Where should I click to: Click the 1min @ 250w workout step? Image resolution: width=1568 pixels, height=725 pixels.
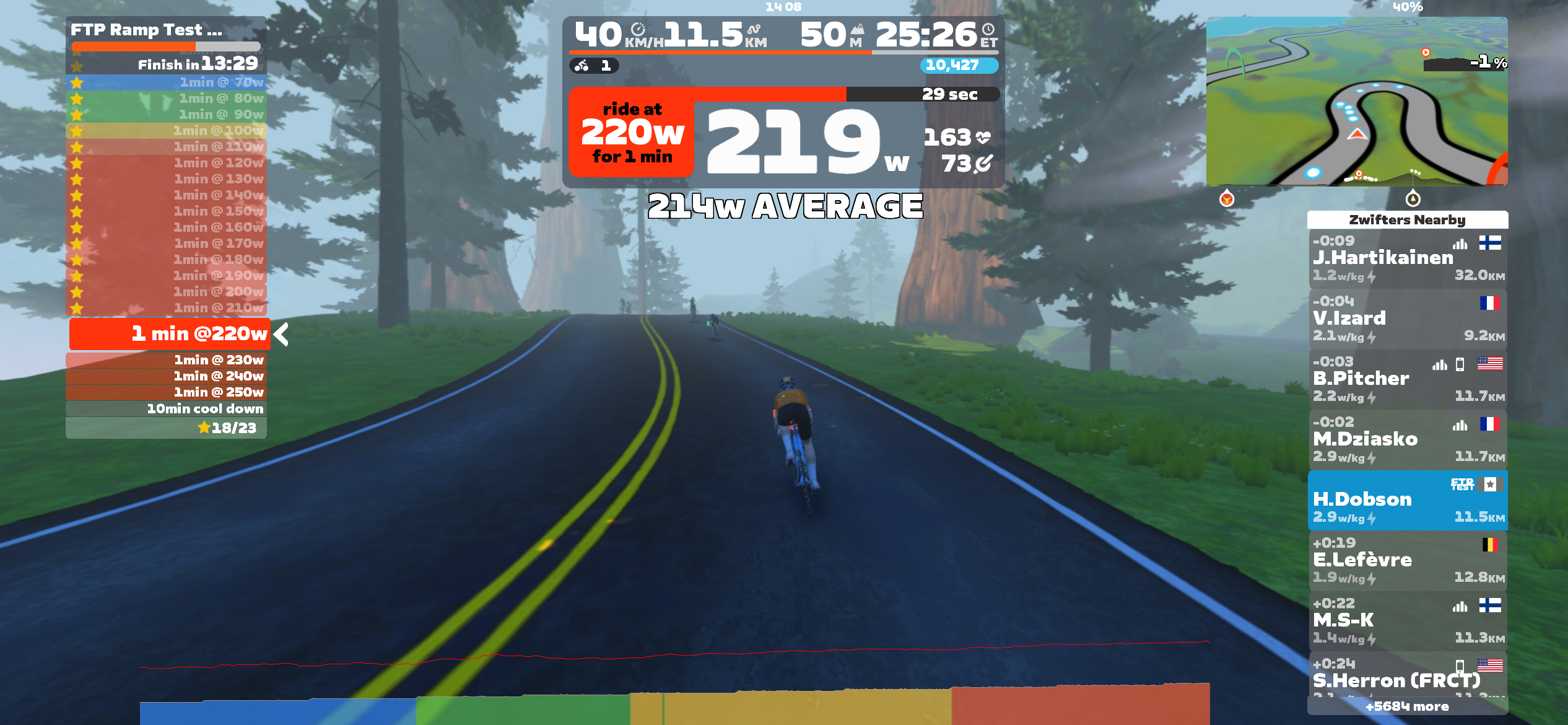[166, 392]
